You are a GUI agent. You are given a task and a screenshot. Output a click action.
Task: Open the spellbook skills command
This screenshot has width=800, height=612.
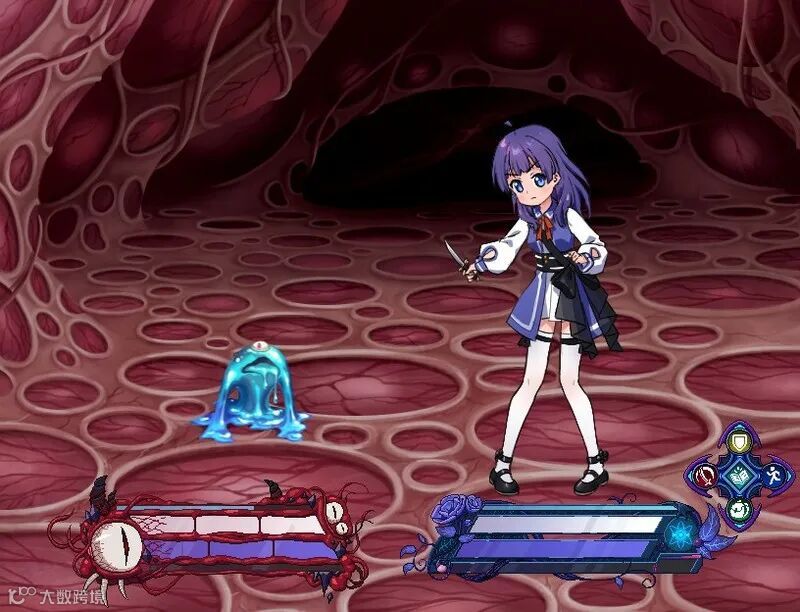tap(739, 476)
